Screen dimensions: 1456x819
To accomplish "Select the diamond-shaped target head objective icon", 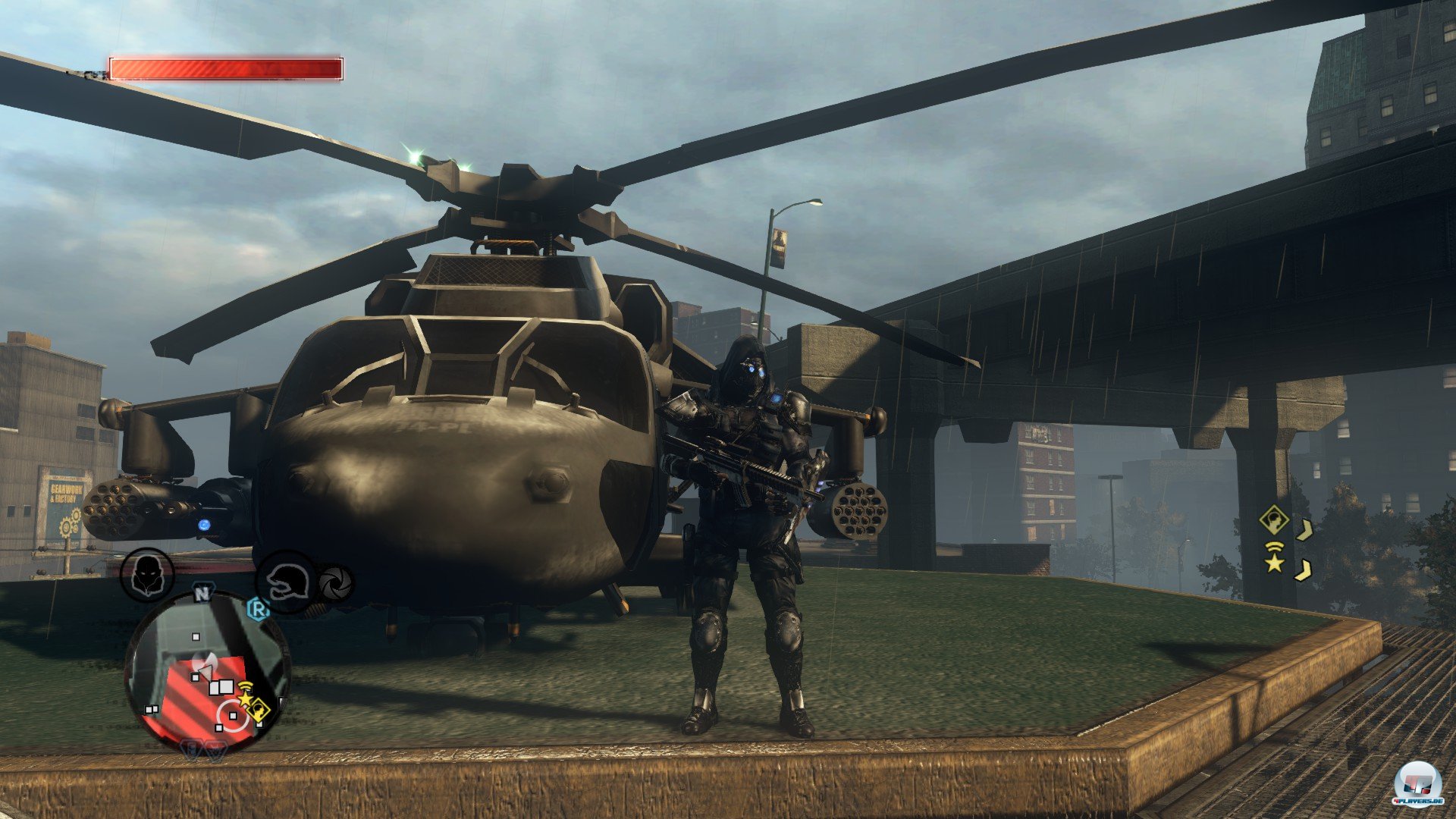I will [1274, 519].
